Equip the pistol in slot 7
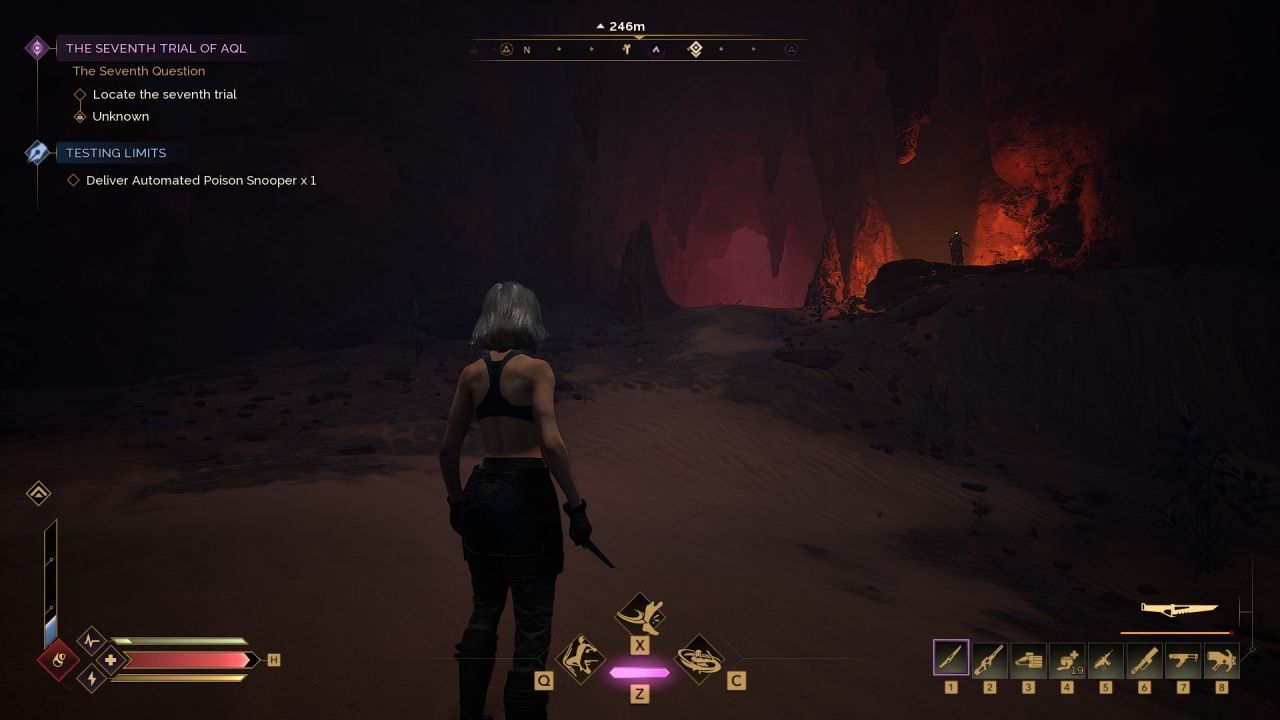This screenshot has width=1280, height=720. (x=1182, y=659)
